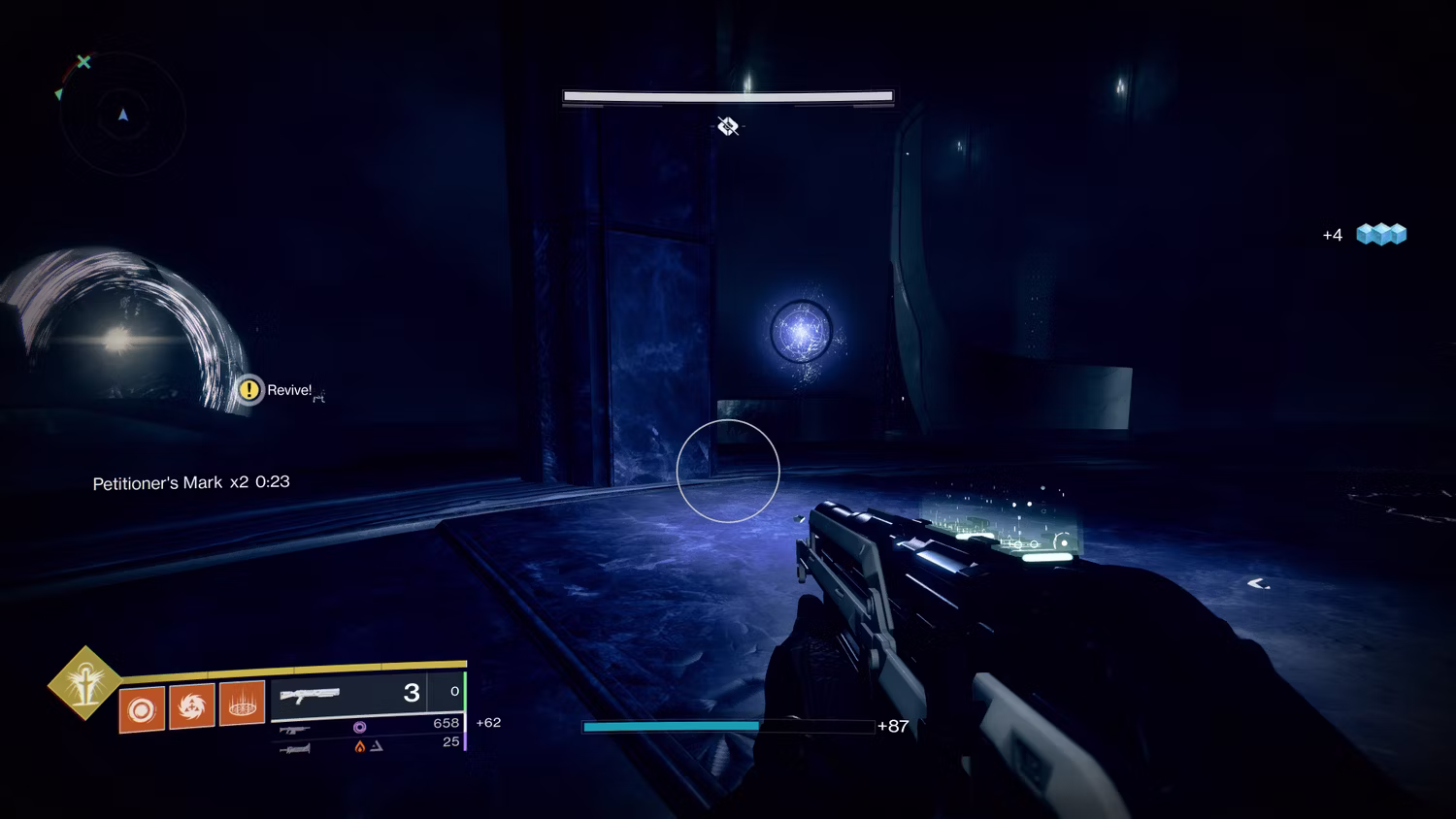Trigger the swirling melee ability icon
Image resolution: width=1456 pixels, height=819 pixels.
pos(191,705)
